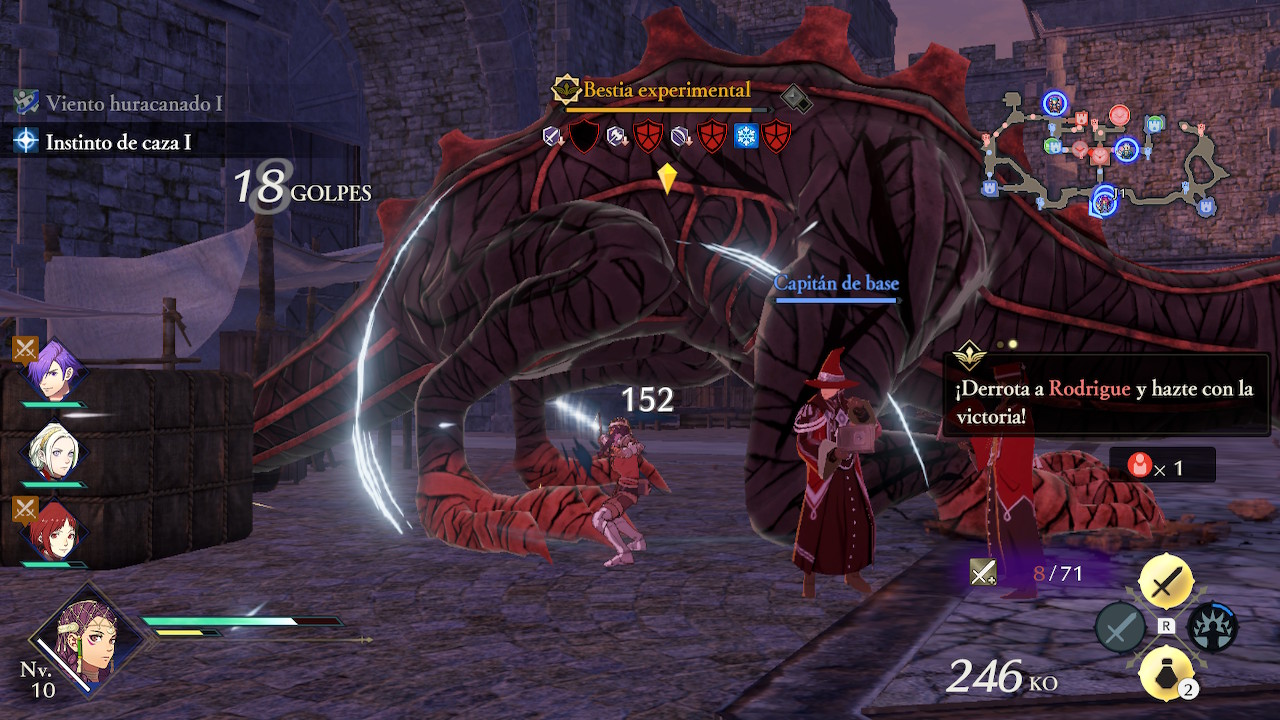Image resolution: width=1280 pixels, height=720 pixels.
Task: Open the minimap
Action: [1105, 153]
